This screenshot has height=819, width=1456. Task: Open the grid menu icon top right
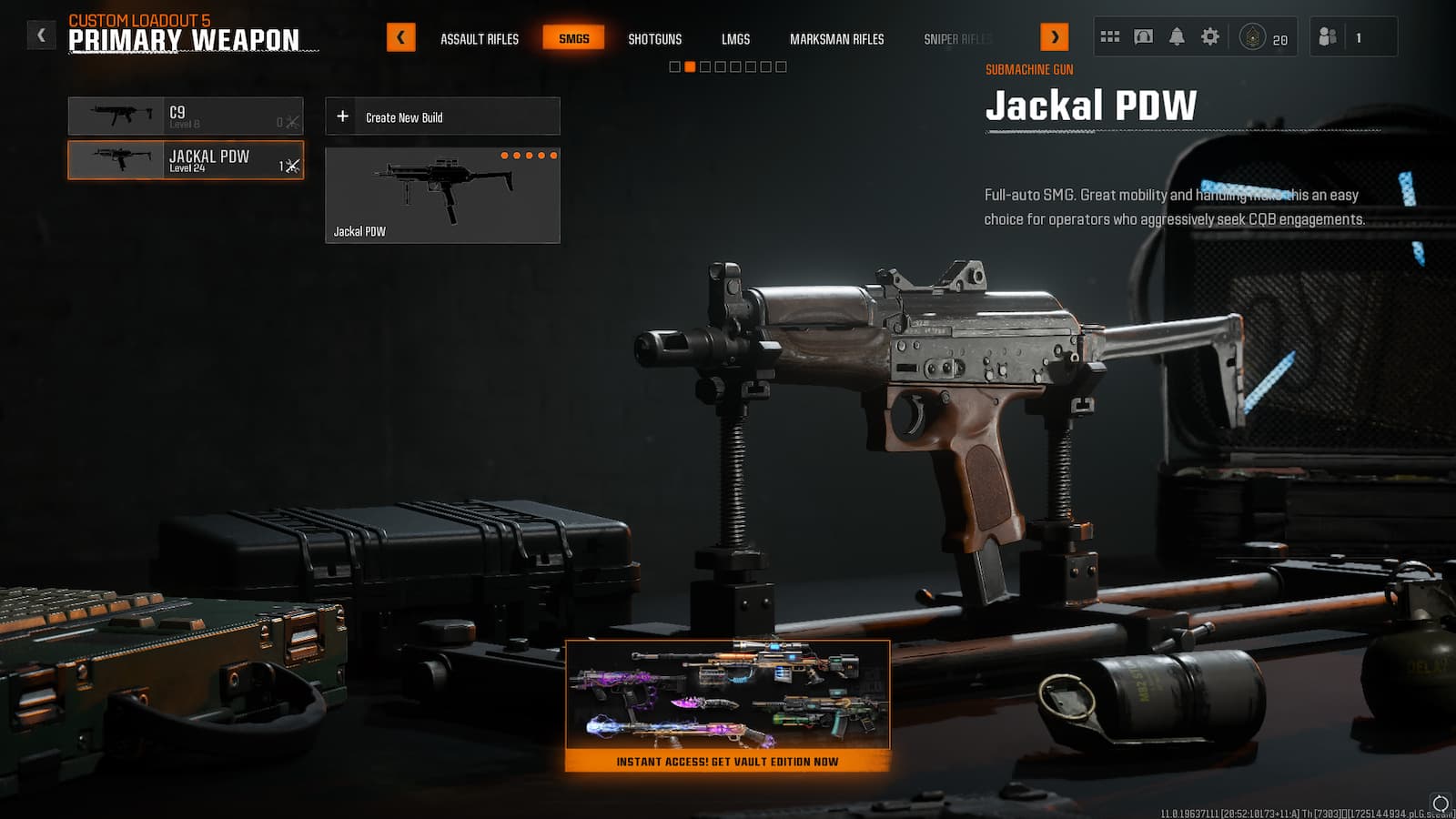point(1109,35)
